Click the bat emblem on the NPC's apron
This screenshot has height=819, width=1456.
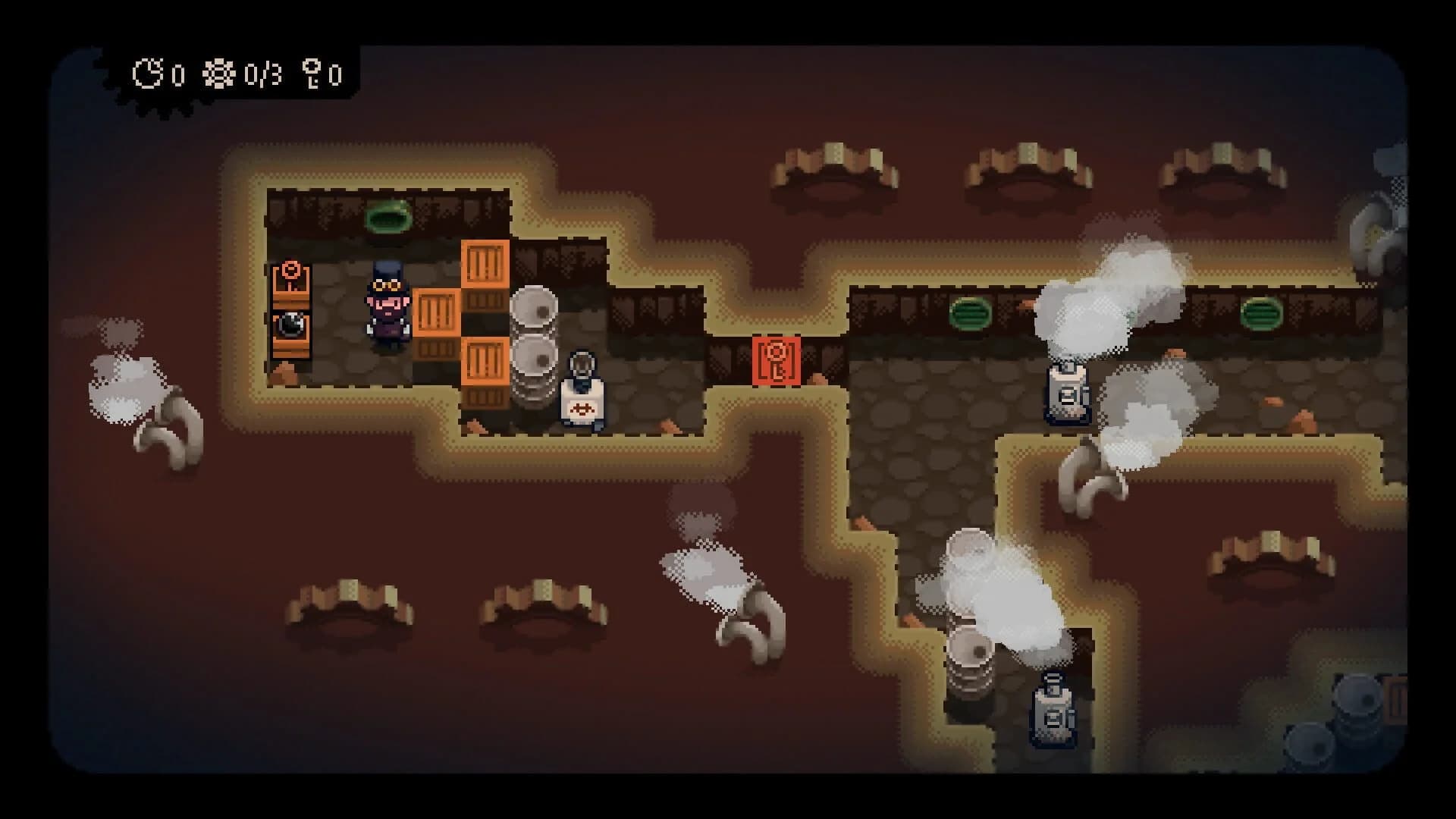tap(581, 409)
